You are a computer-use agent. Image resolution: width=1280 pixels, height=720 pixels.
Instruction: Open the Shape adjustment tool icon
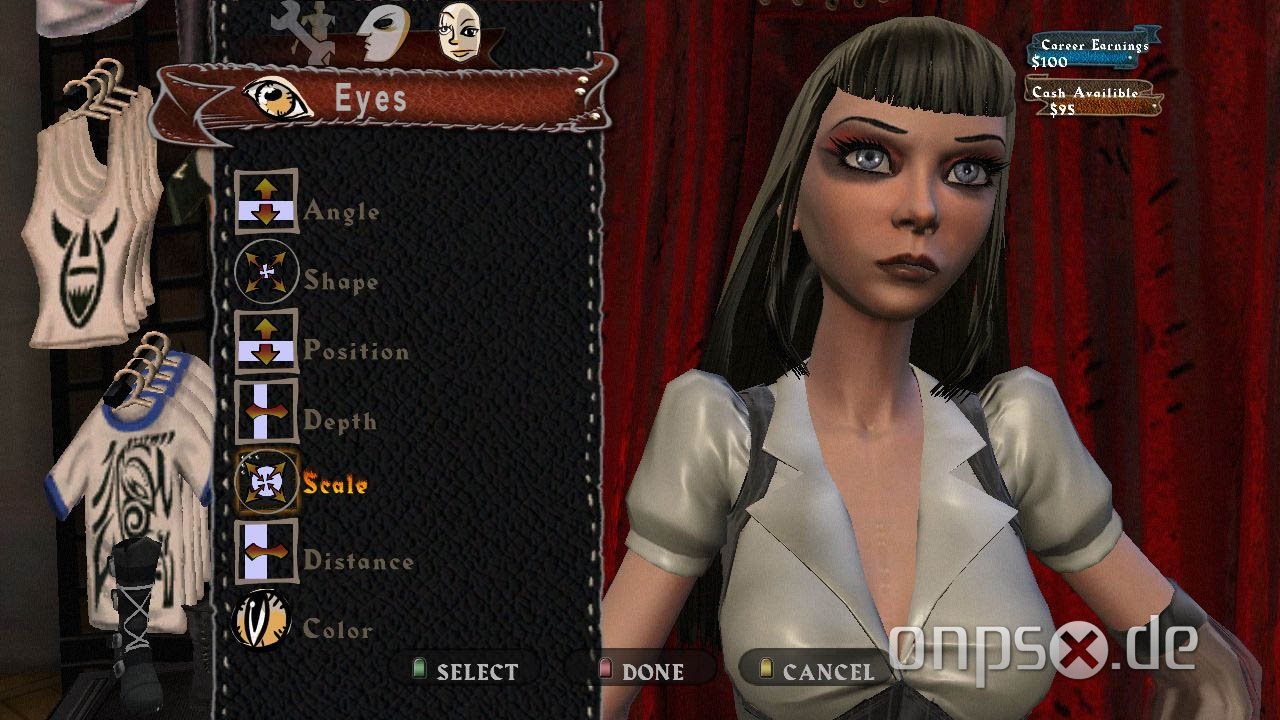tap(268, 273)
